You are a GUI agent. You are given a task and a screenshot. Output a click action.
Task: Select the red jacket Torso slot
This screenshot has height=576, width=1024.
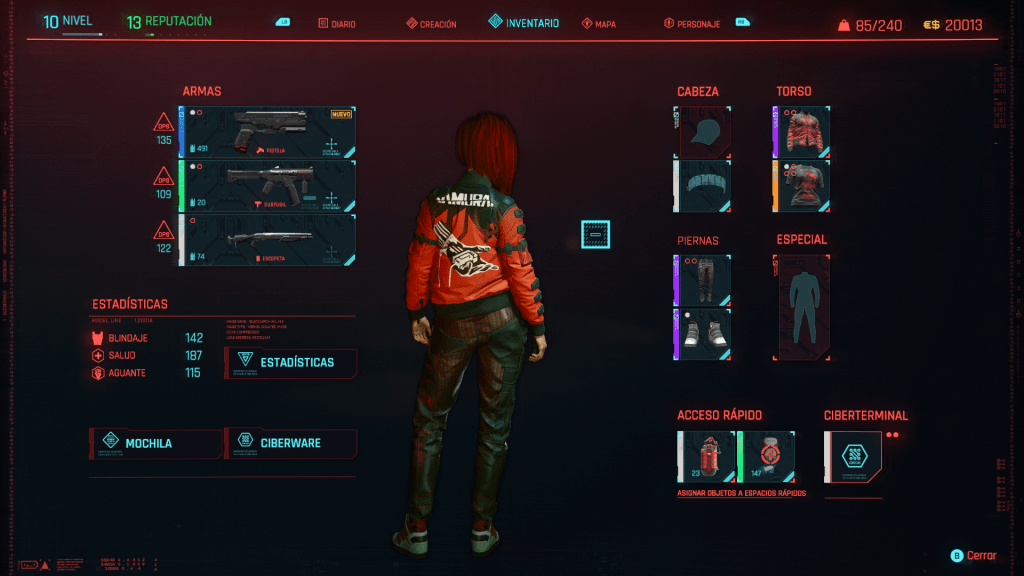pyautogui.click(x=803, y=133)
